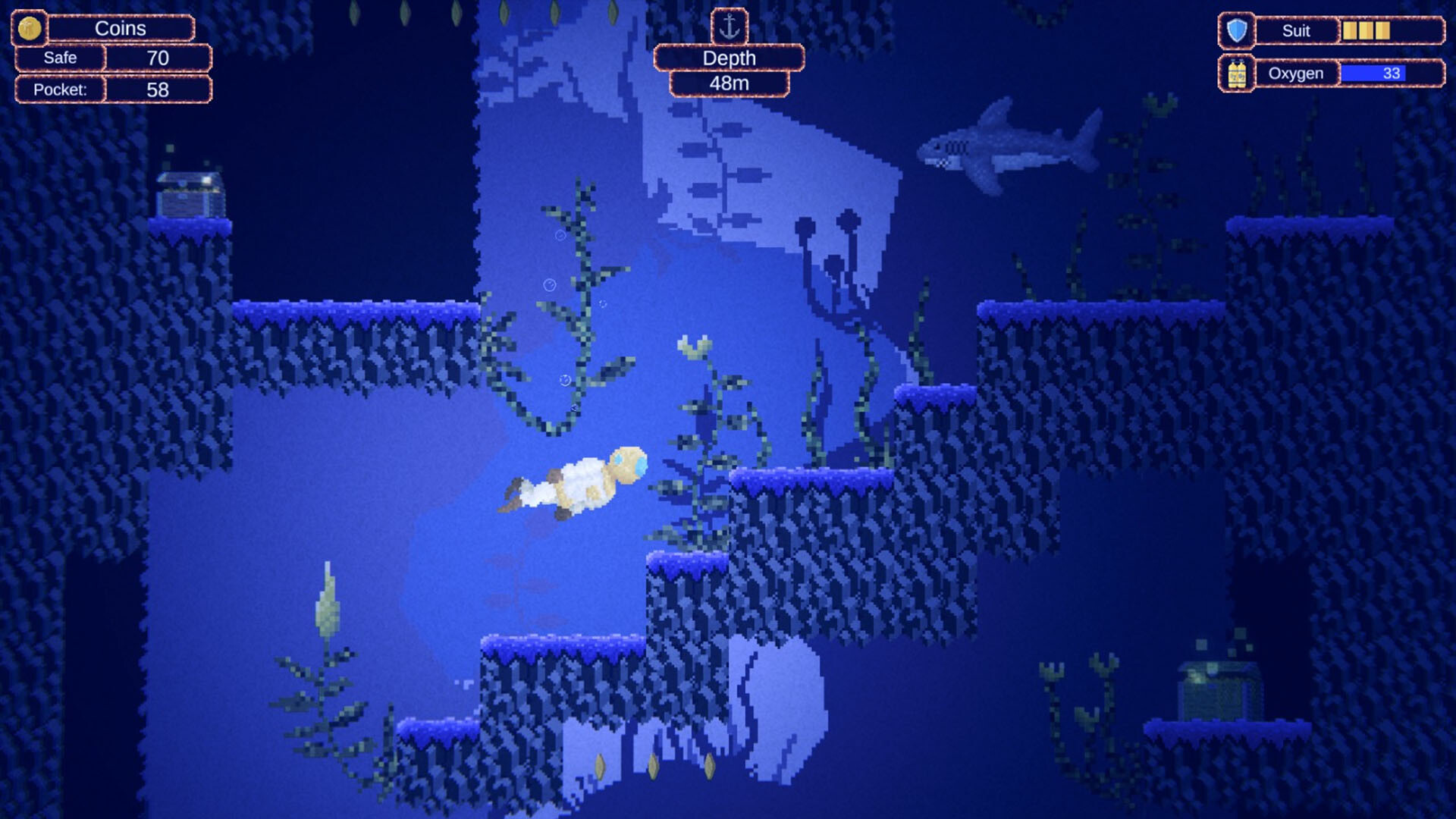Expand the Coins panel header

click(x=121, y=28)
